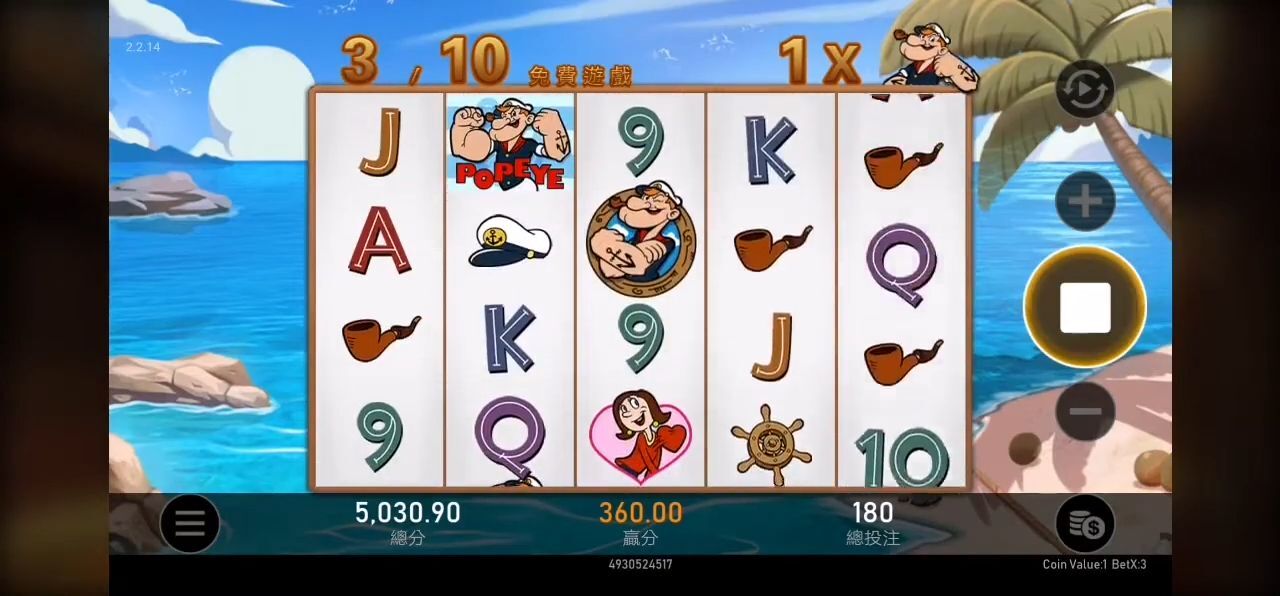Toggle the auto-spin button
This screenshot has width=1280, height=596.
[x=1085, y=90]
